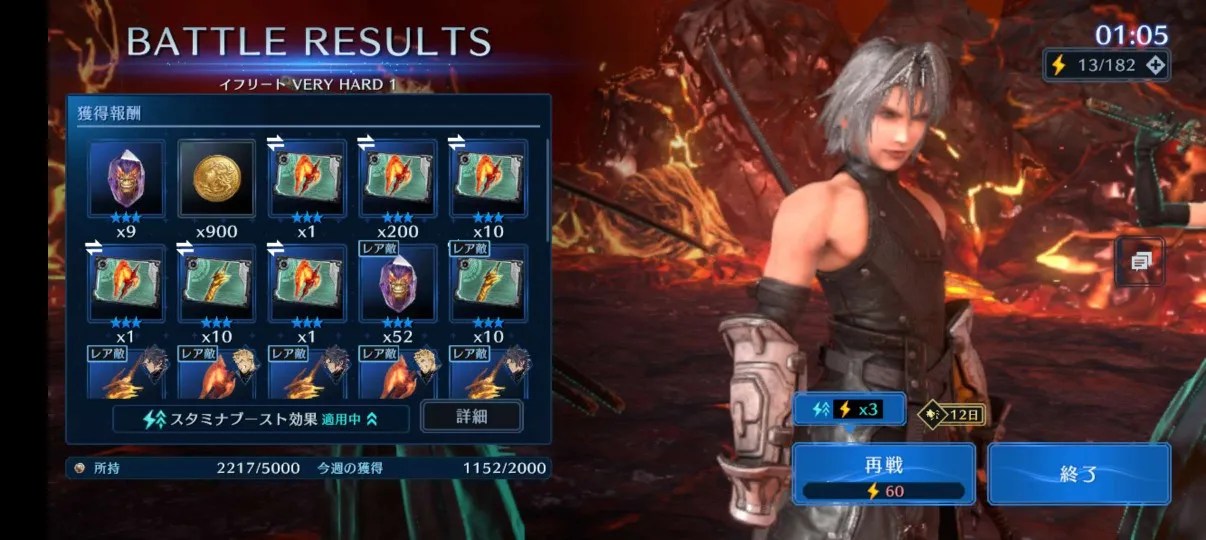Open the 詳細 details of rewards
This screenshot has width=1206, height=540.
(471, 415)
